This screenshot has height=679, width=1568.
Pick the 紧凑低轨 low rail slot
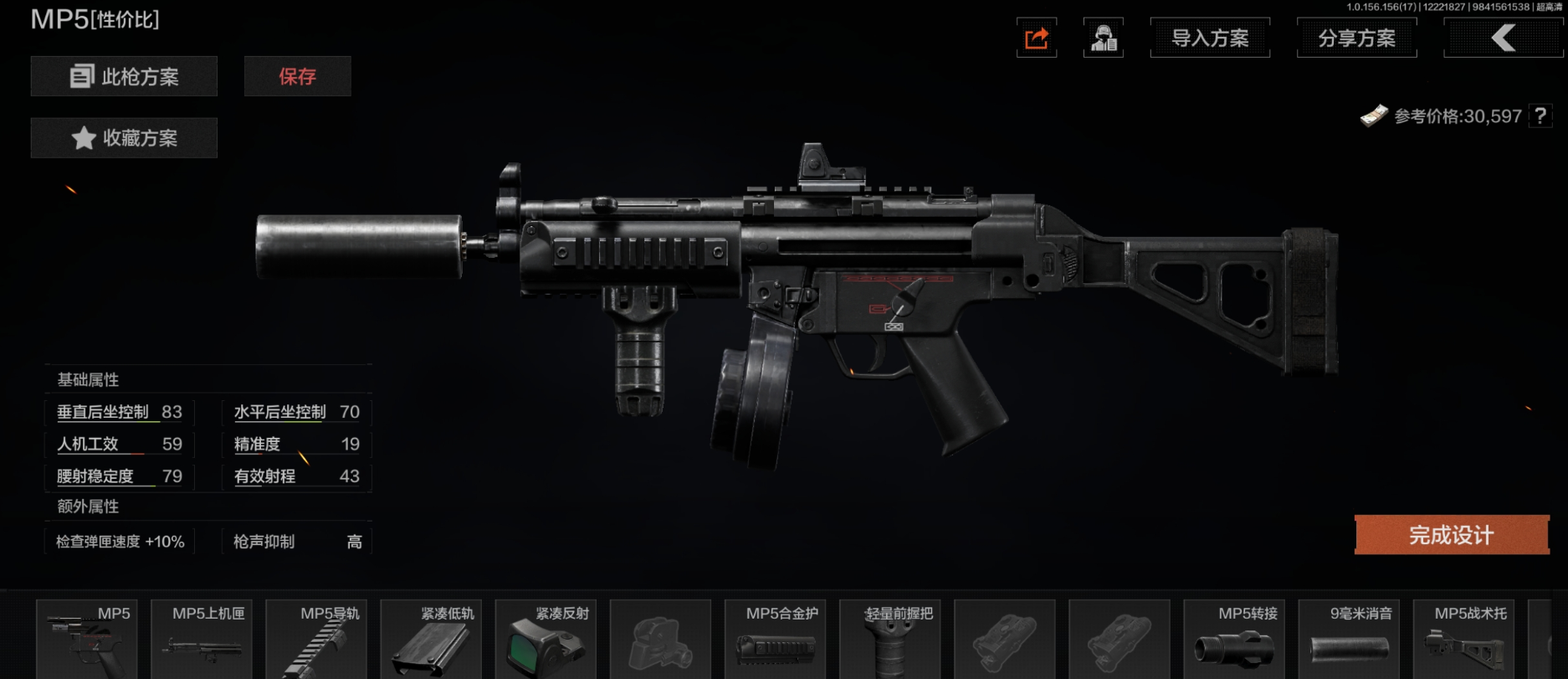[x=432, y=640]
